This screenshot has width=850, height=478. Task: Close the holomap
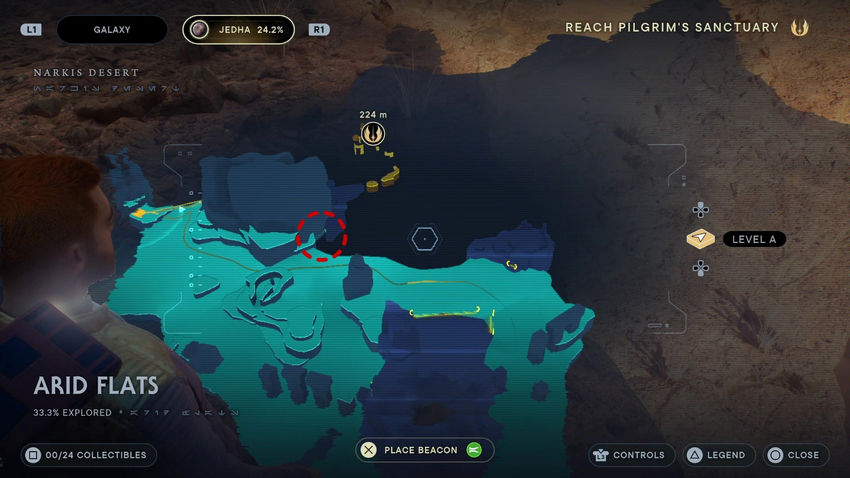[x=794, y=455]
